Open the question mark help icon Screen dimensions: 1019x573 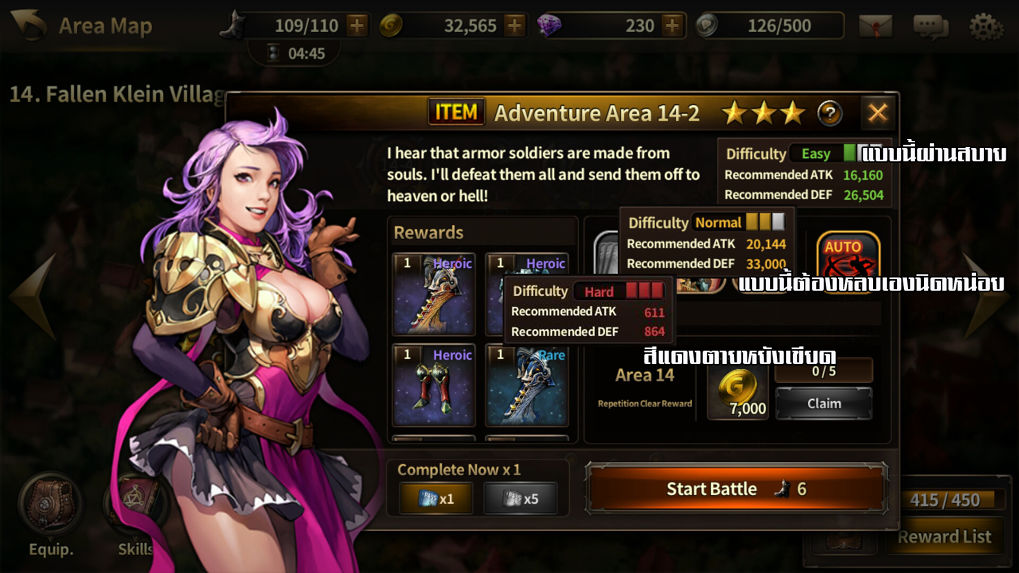tap(830, 113)
